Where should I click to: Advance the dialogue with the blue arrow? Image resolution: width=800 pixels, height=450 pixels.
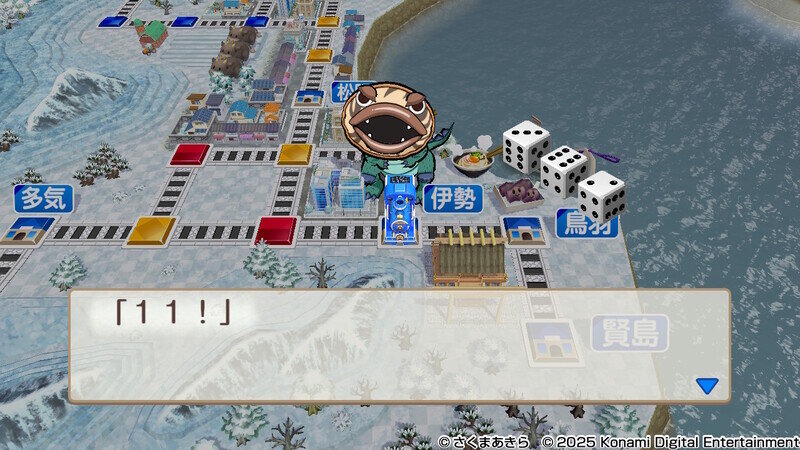(707, 385)
